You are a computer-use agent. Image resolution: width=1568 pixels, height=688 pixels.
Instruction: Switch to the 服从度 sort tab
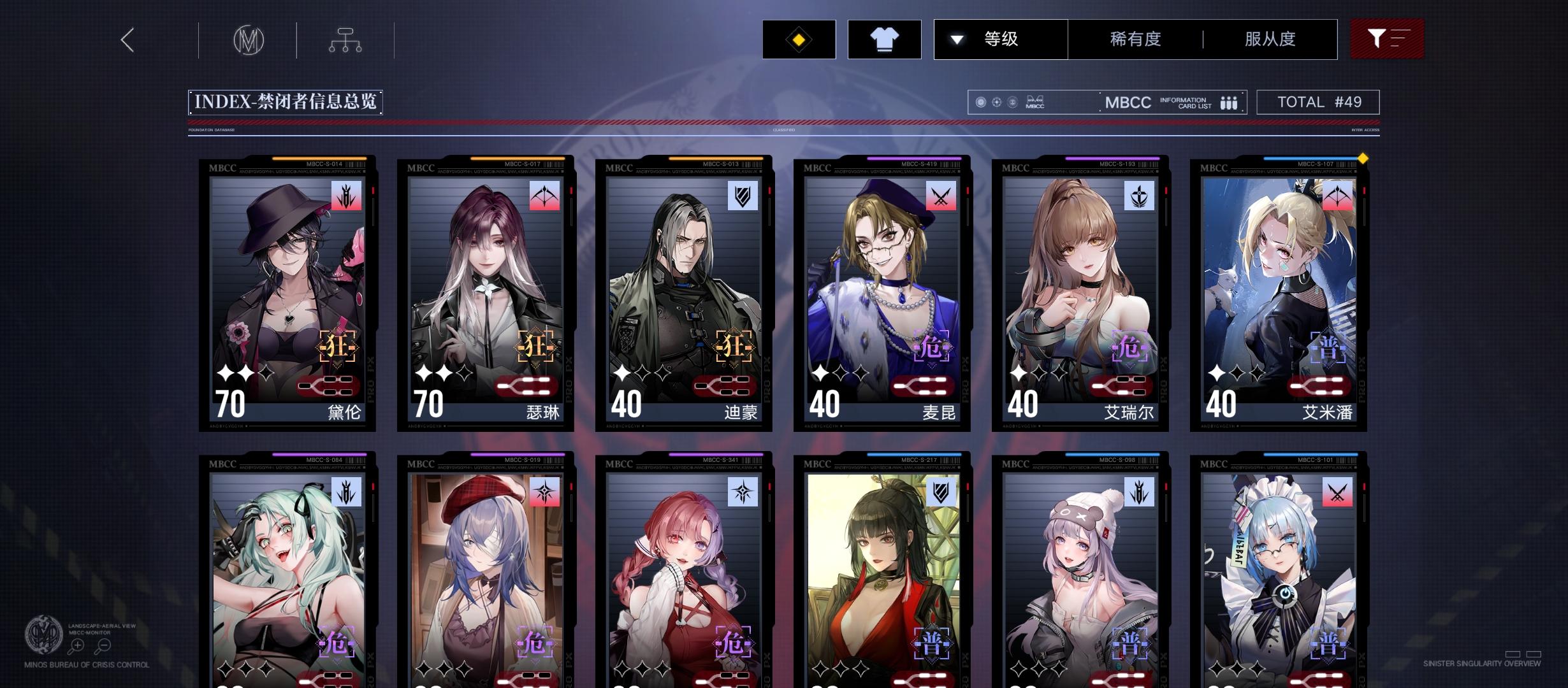tap(1270, 39)
